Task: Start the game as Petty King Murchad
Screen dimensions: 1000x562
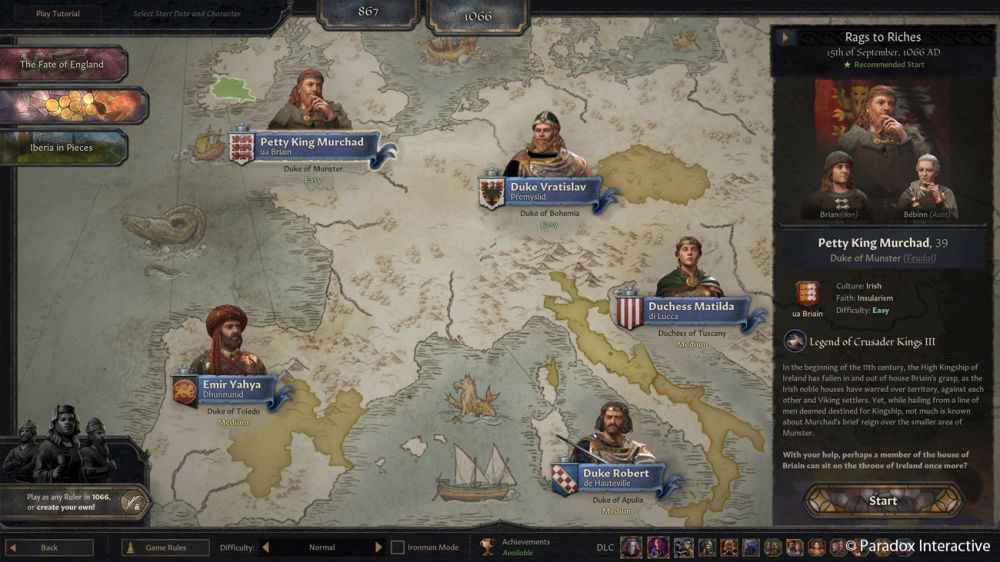Action: 883,500
